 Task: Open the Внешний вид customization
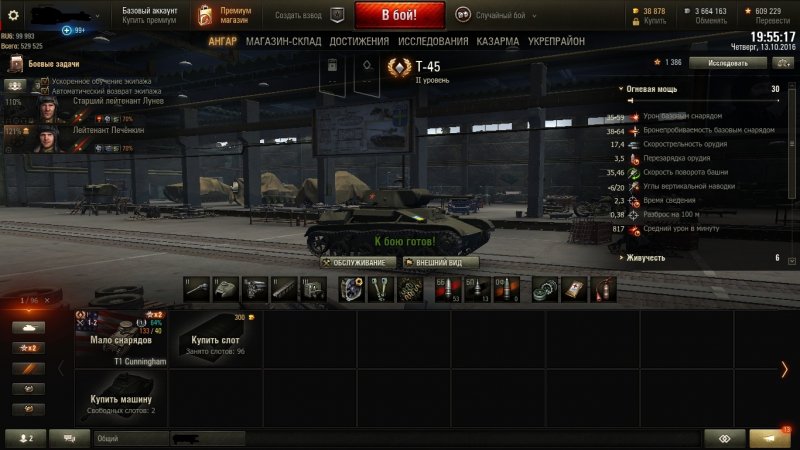439,262
